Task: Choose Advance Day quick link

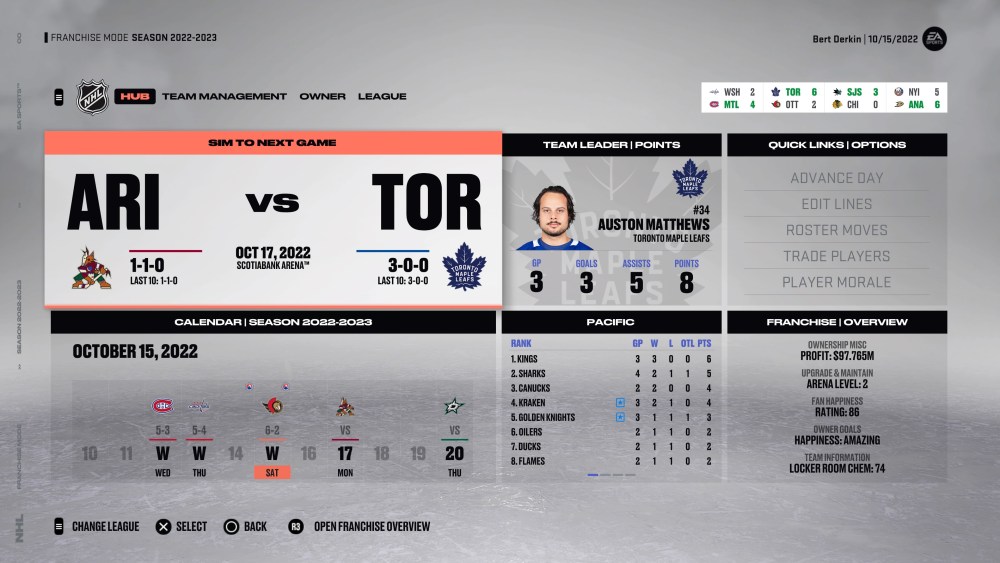Action: click(837, 178)
